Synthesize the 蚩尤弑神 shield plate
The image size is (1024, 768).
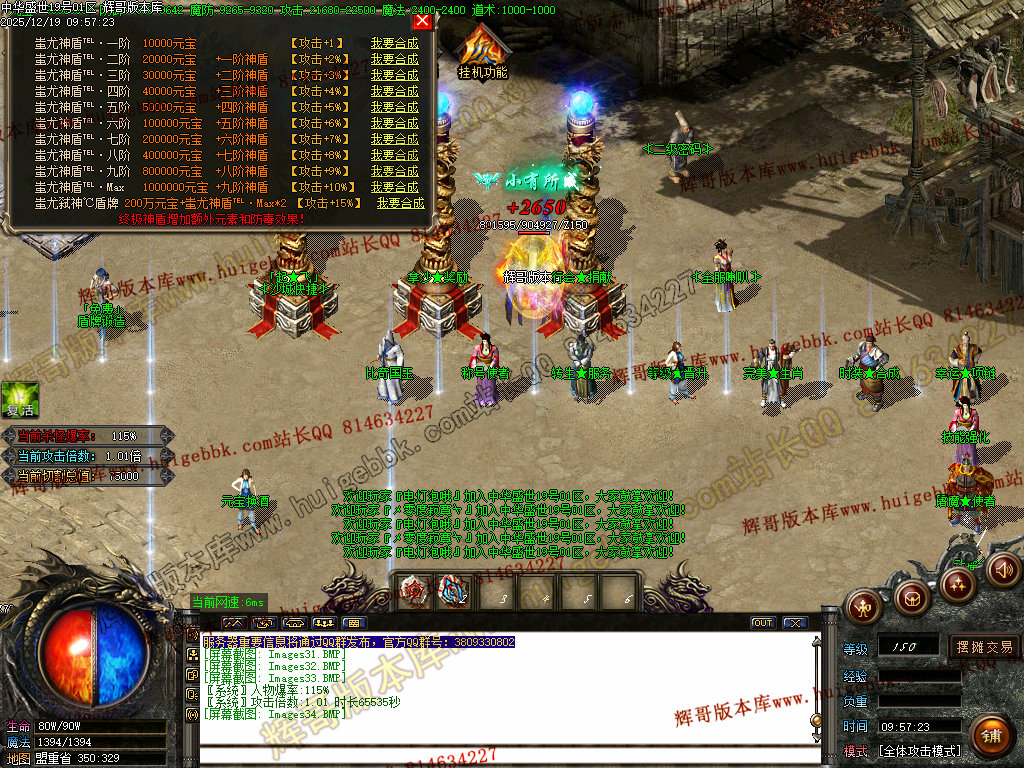click(x=400, y=203)
